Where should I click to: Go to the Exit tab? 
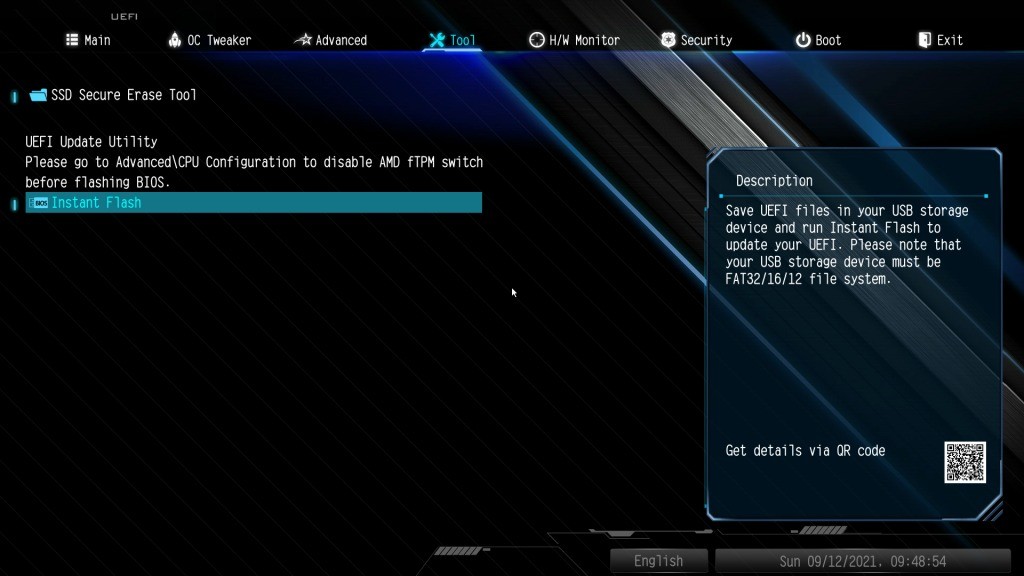940,40
